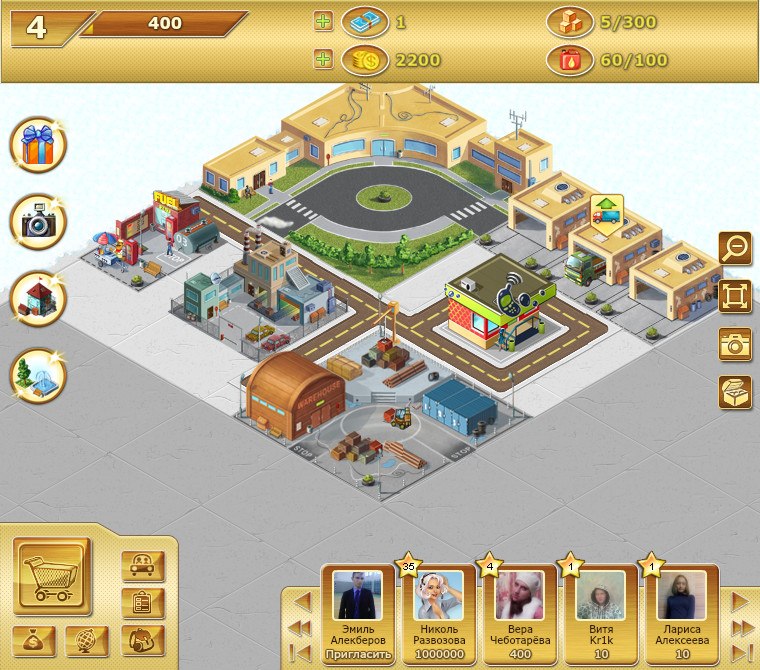Click the round camera quest icon
760x670 pixels.
click(38, 222)
